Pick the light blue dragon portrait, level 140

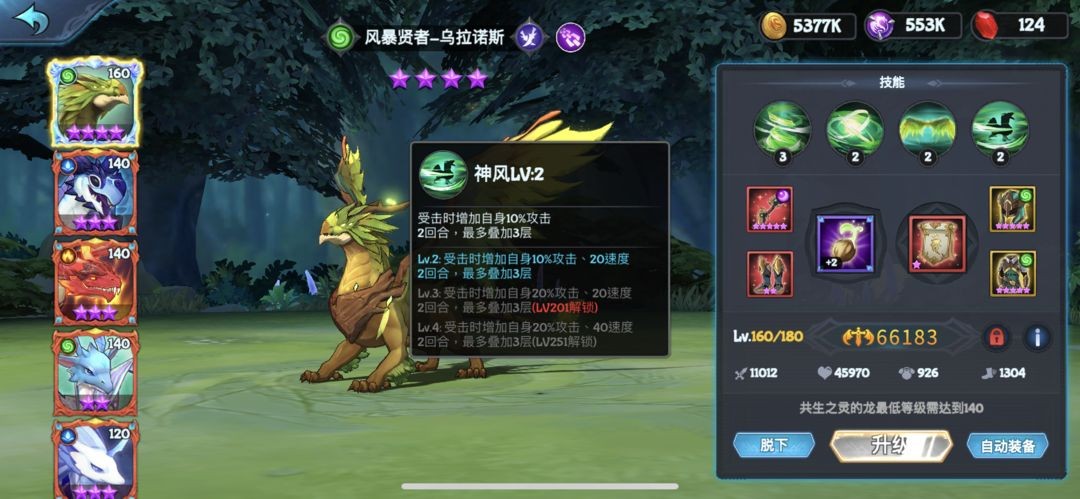pos(95,370)
